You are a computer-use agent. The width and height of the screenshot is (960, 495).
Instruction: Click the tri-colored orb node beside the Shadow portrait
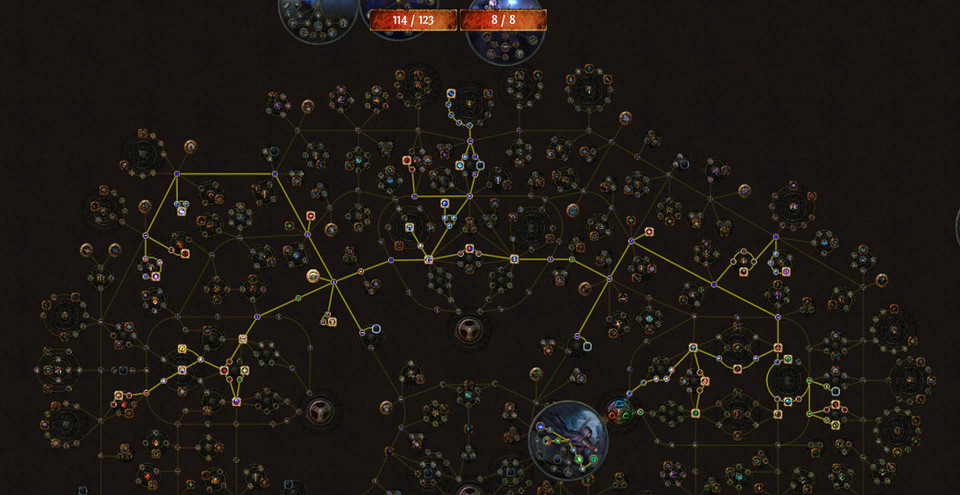click(x=620, y=411)
